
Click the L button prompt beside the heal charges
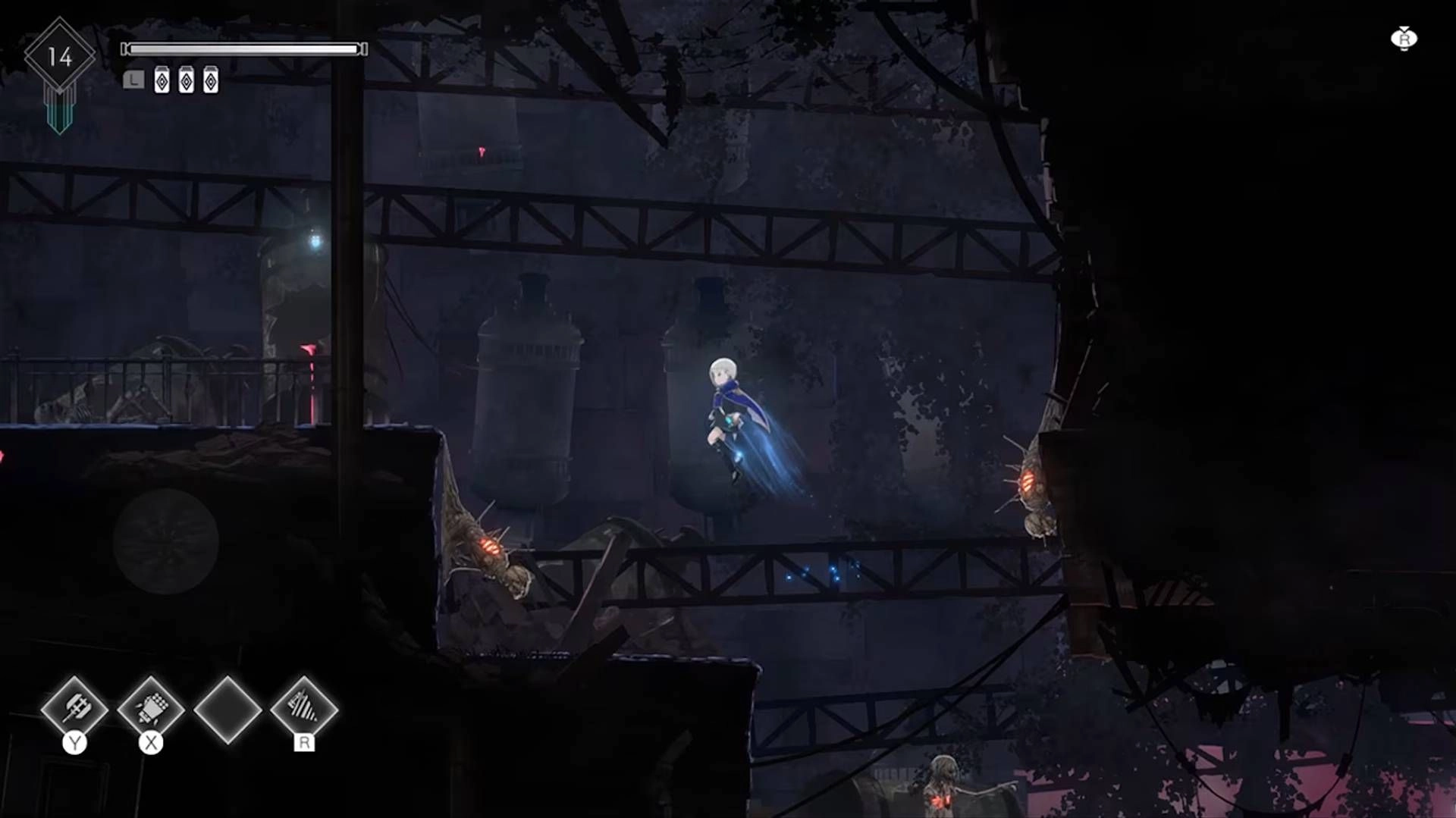pyautogui.click(x=133, y=79)
